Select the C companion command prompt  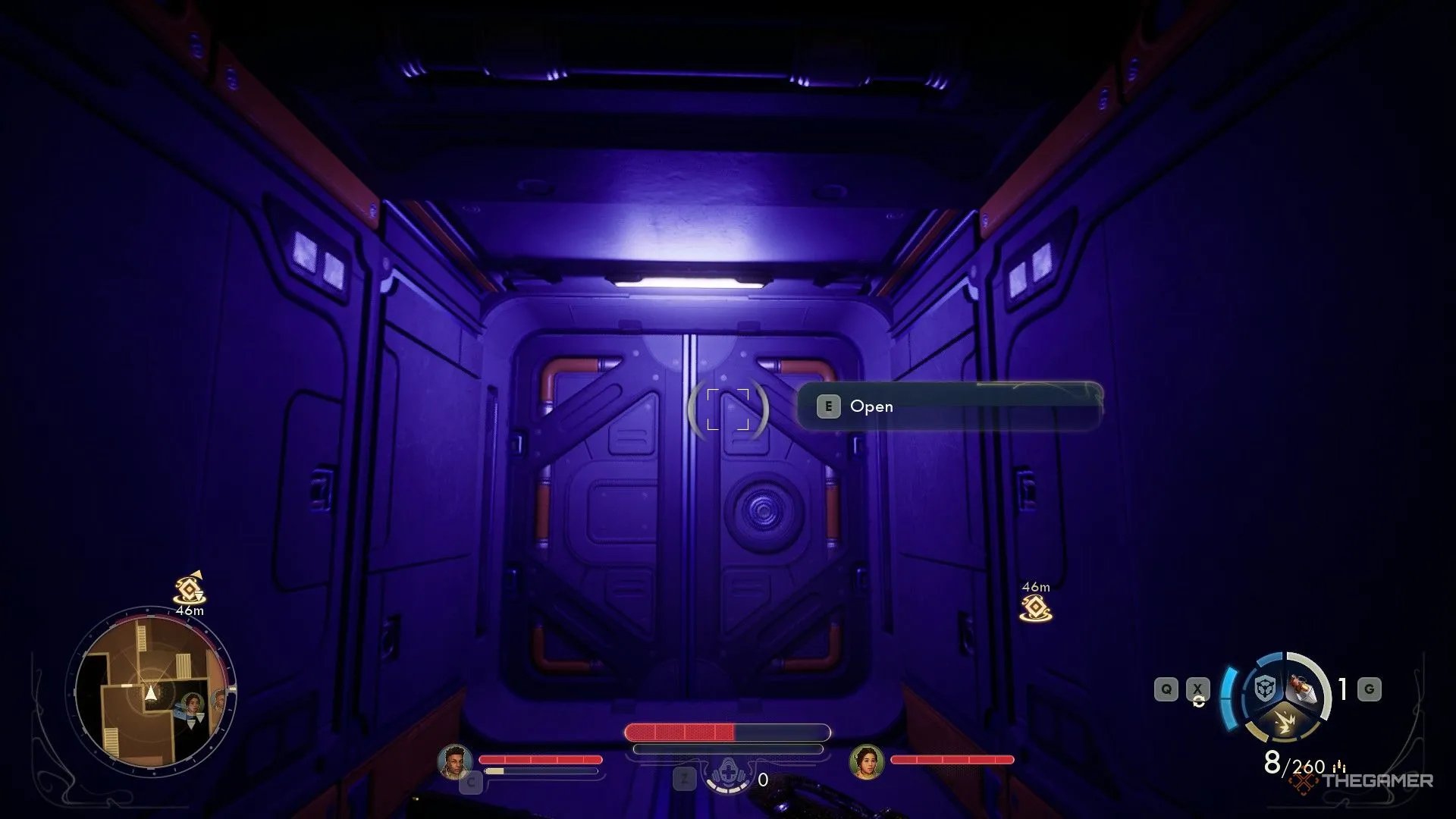[472, 781]
